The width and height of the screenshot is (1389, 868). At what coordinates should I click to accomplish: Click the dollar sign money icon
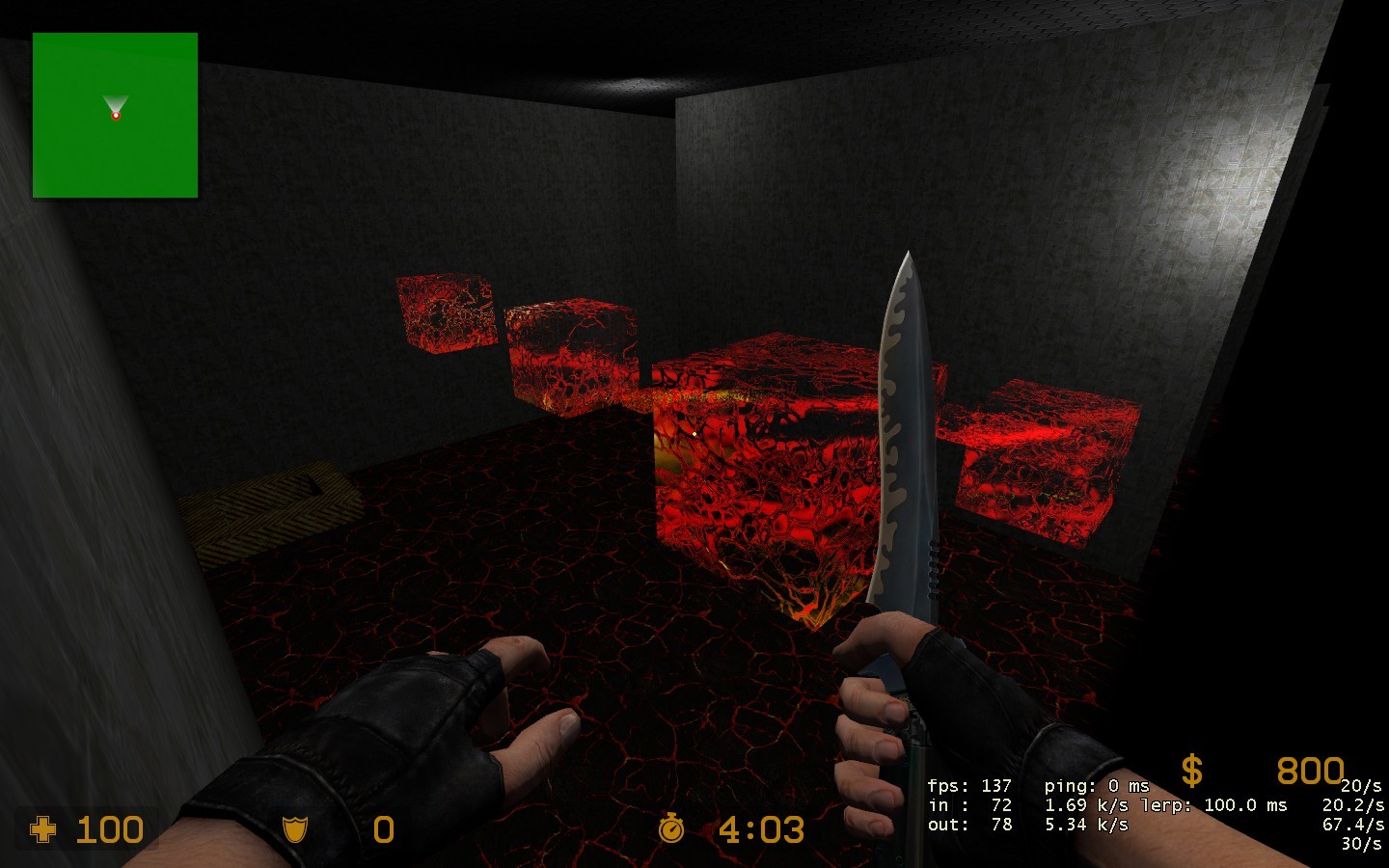(x=1190, y=772)
